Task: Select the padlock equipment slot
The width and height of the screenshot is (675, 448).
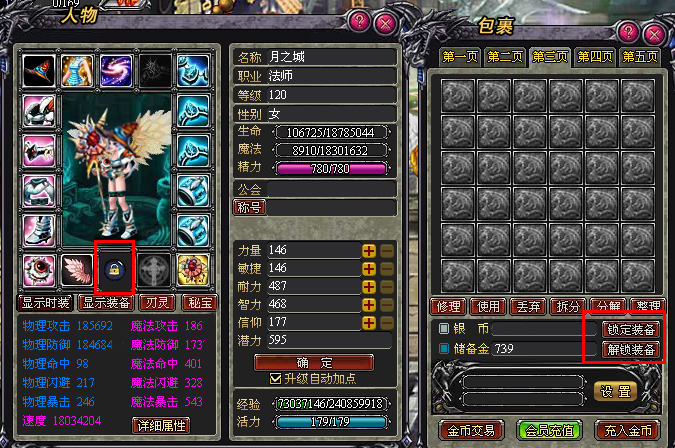Action: tap(114, 269)
